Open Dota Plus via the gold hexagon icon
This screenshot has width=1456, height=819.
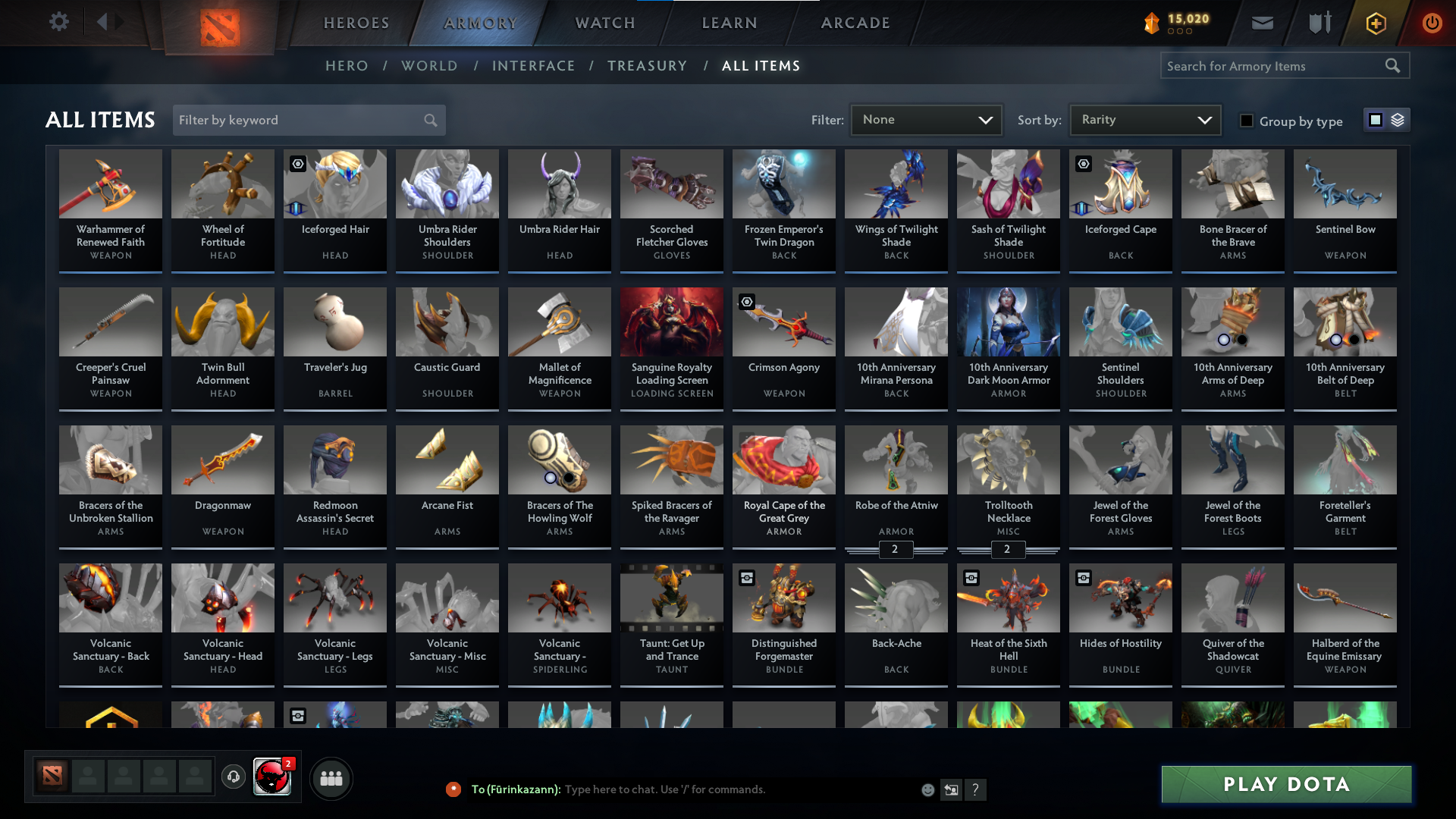coord(1375,23)
